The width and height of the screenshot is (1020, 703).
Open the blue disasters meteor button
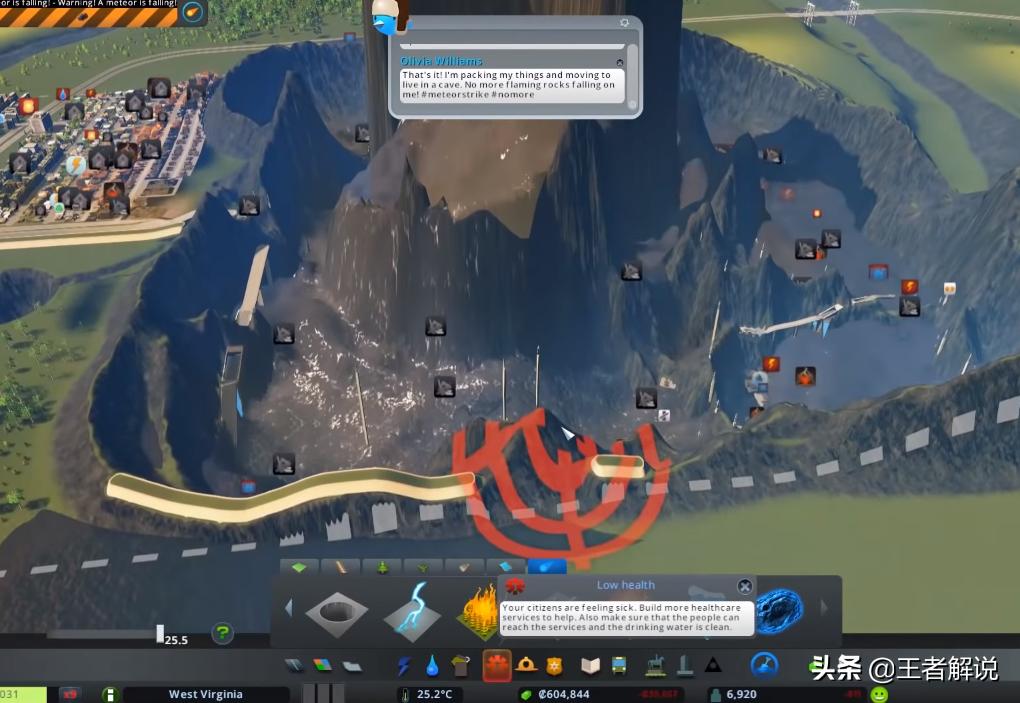point(765,665)
